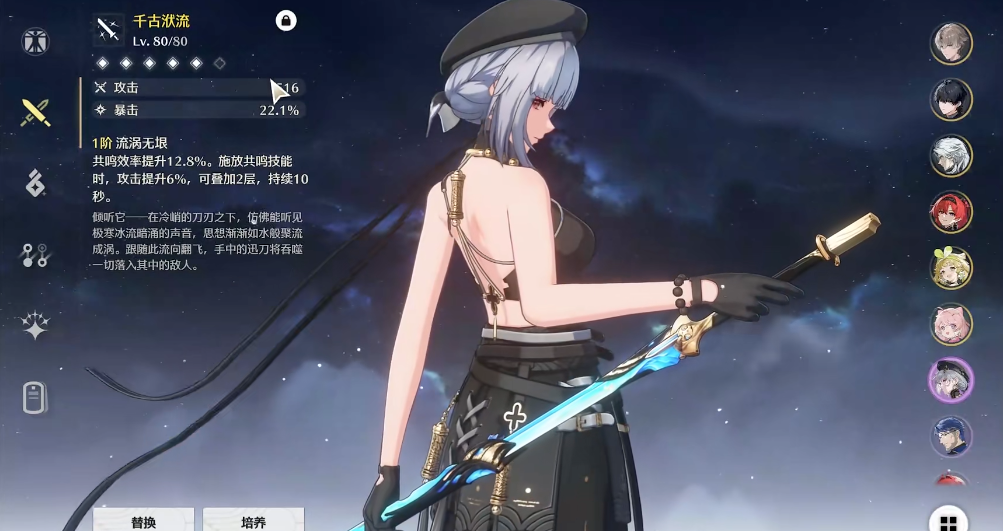
Task: Toggle the weapon lock icon
Action: click(x=286, y=20)
